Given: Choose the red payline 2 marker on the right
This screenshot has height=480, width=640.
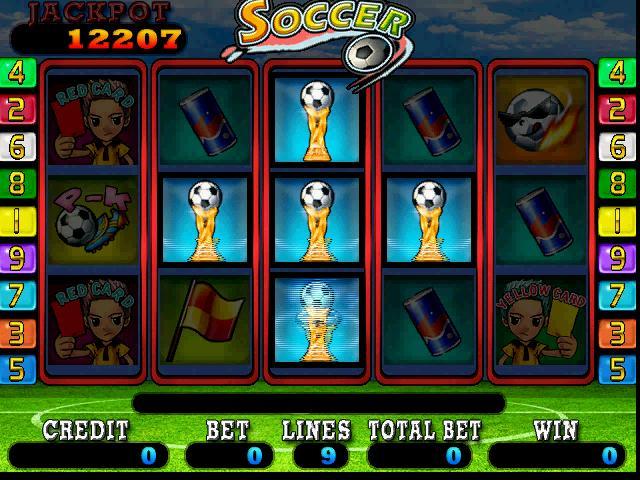Looking at the screenshot, I should (x=619, y=110).
